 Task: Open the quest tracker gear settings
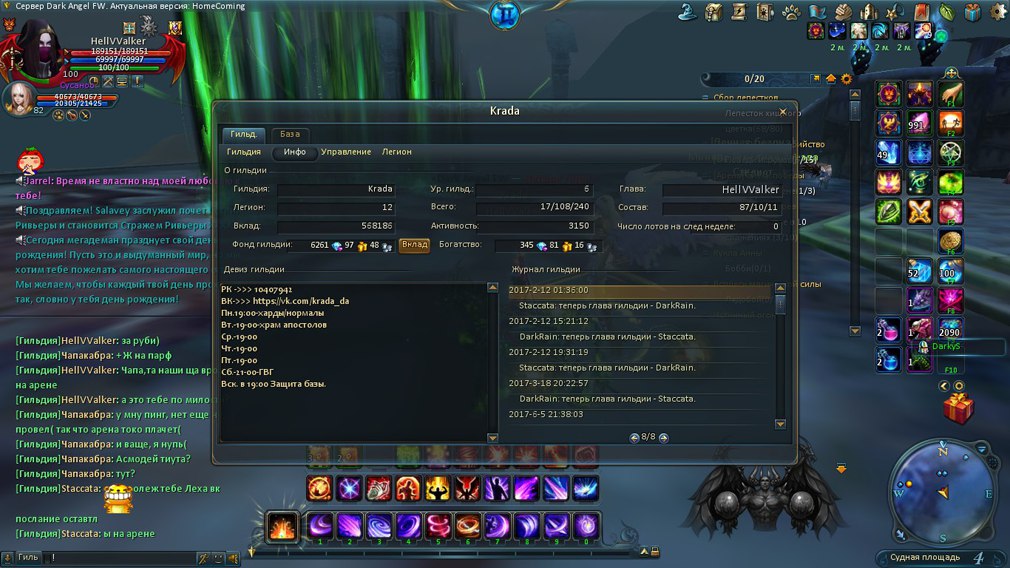tap(847, 78)
